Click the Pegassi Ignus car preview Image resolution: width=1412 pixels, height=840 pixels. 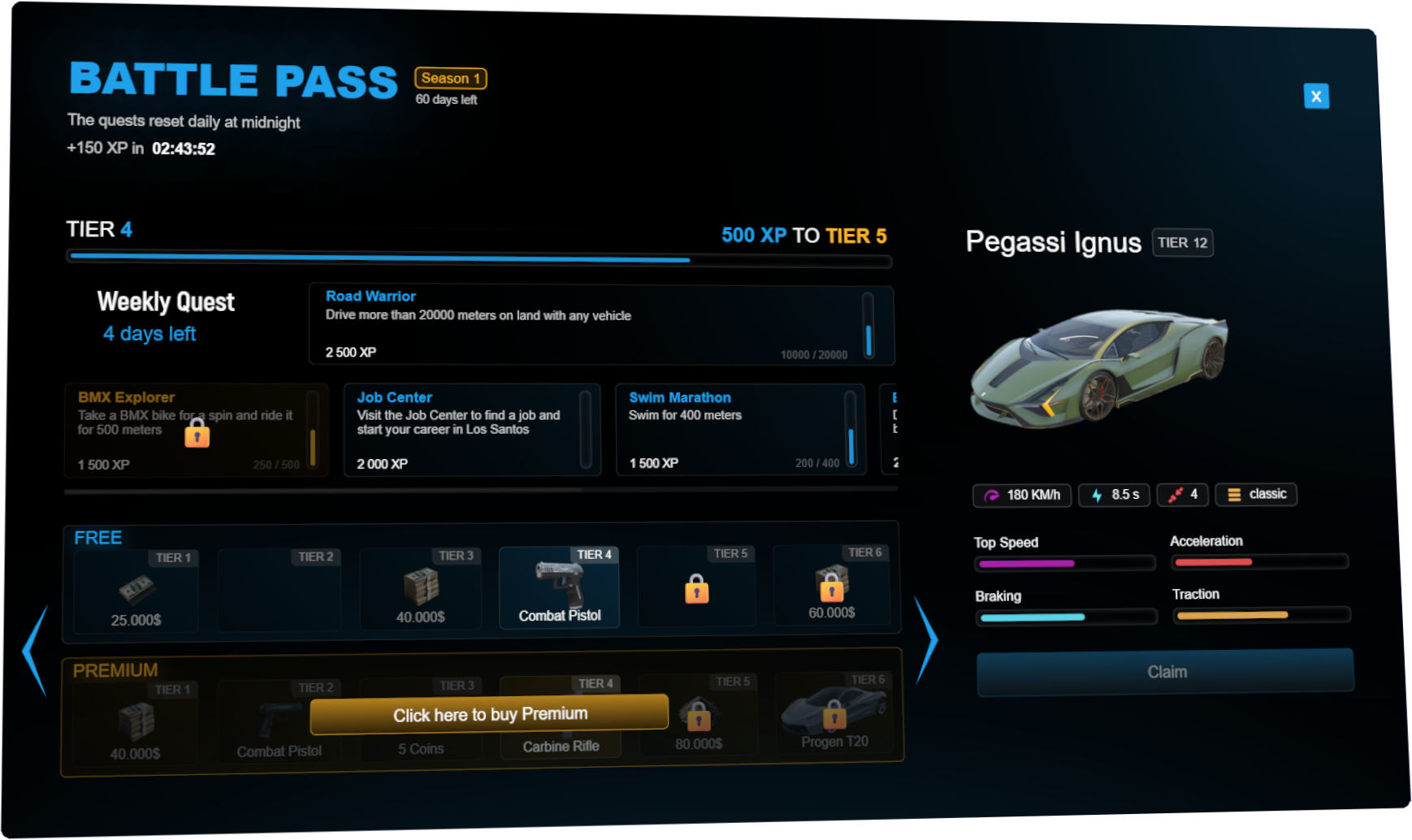(1098, 367)
